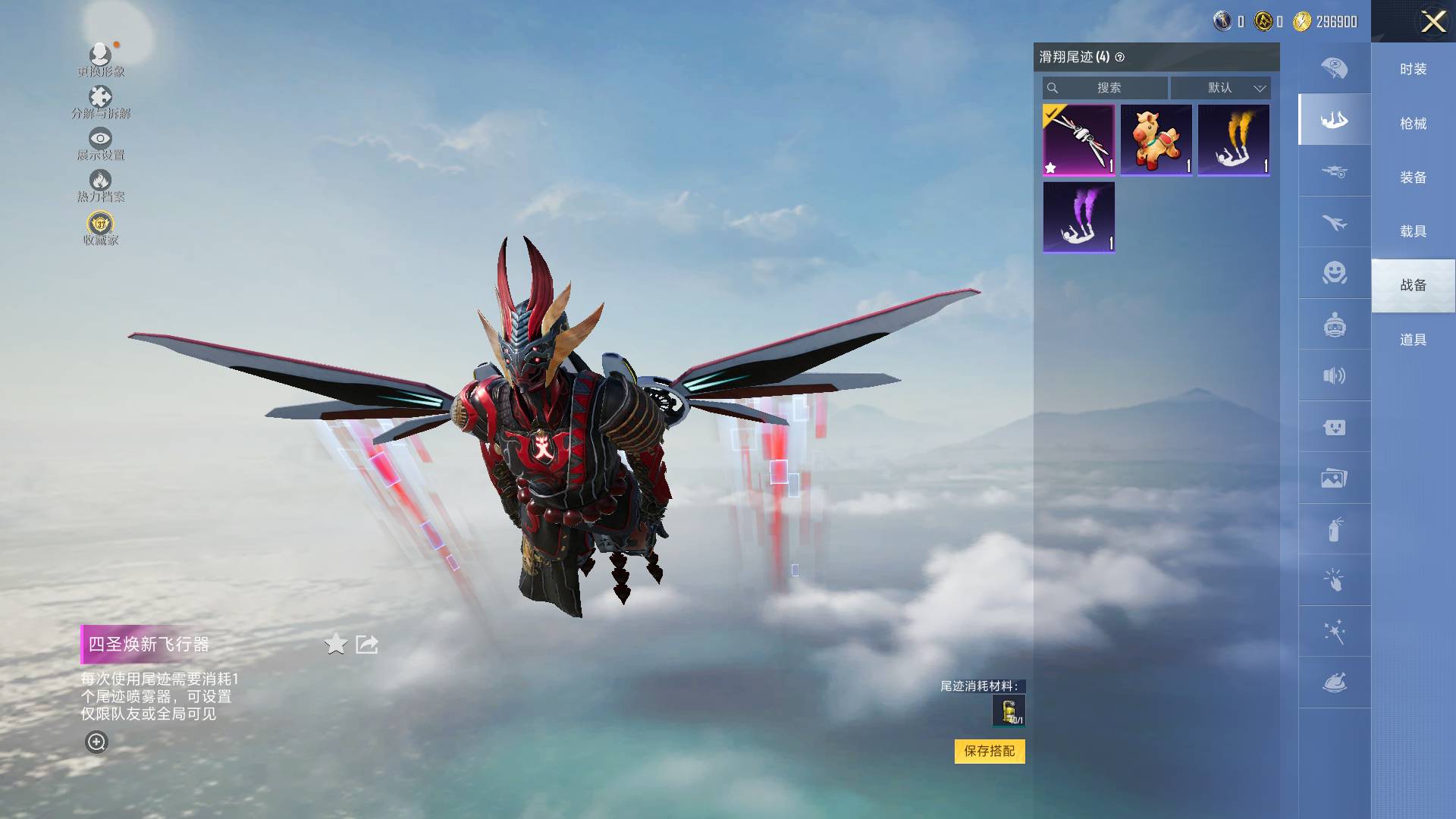Select the 装备 category tab
This screenshot has height=819, width=1456.
(1413, 177)
